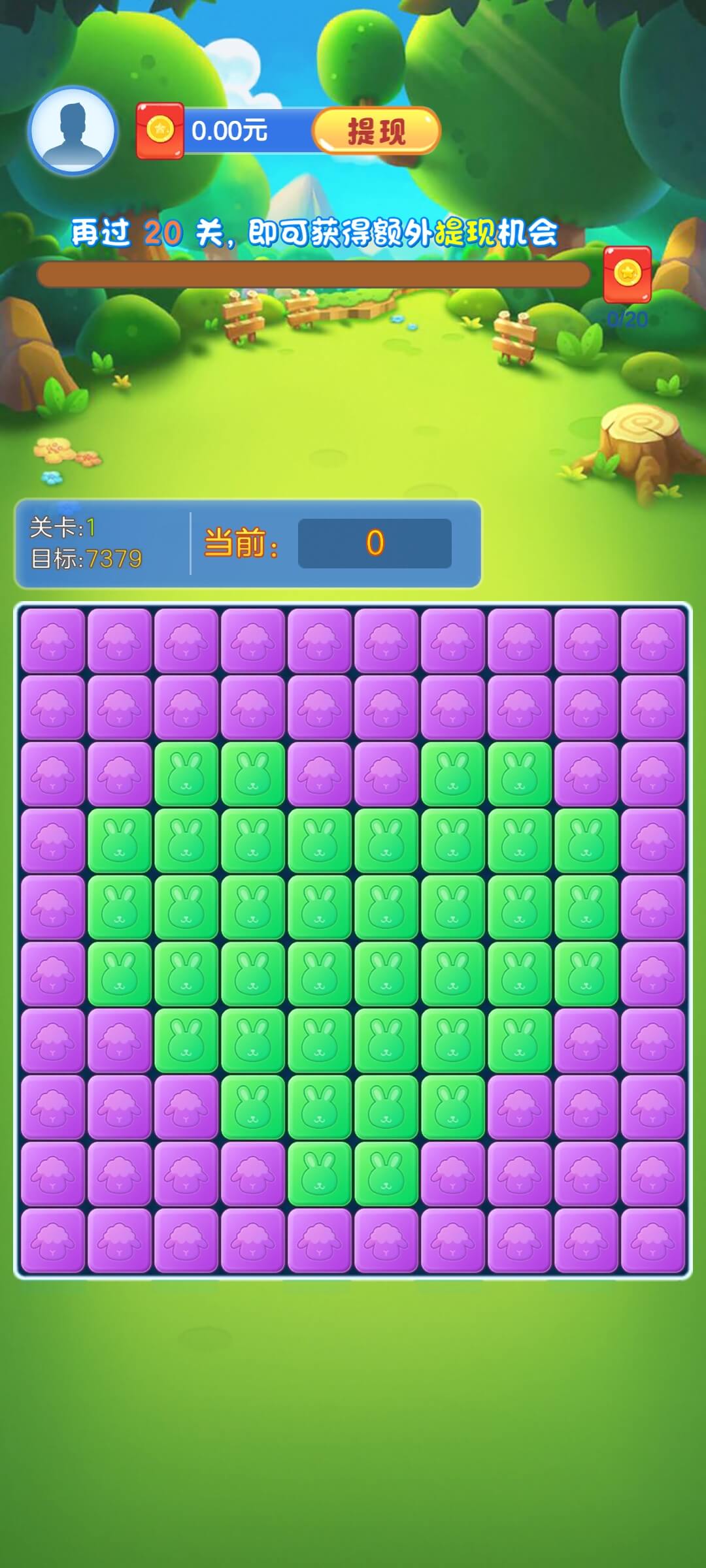The image size is (706, 1568).
Task: Open the red envelope reward at progress bar end
Action: [627, 274]
